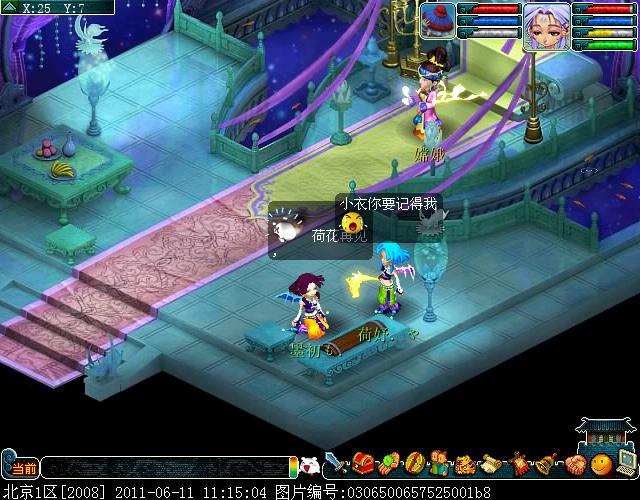Open the white bear emoticon panel
The width and height of the screenshot is (640, 500).
310,465
